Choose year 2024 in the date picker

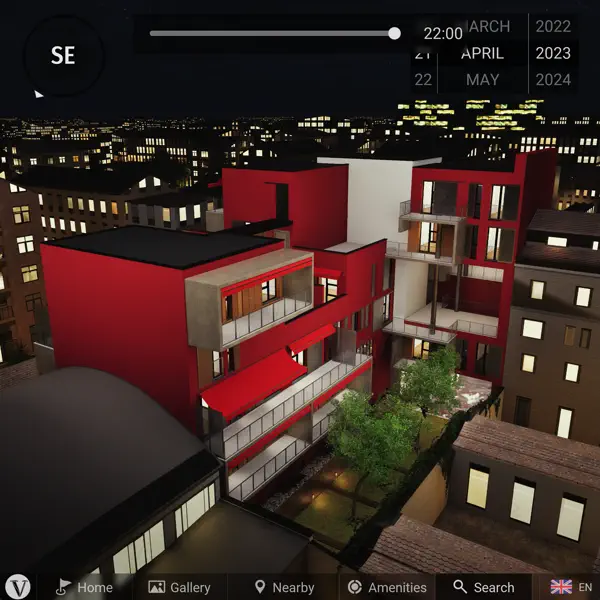pyautogui.click(x=553, y=80)
